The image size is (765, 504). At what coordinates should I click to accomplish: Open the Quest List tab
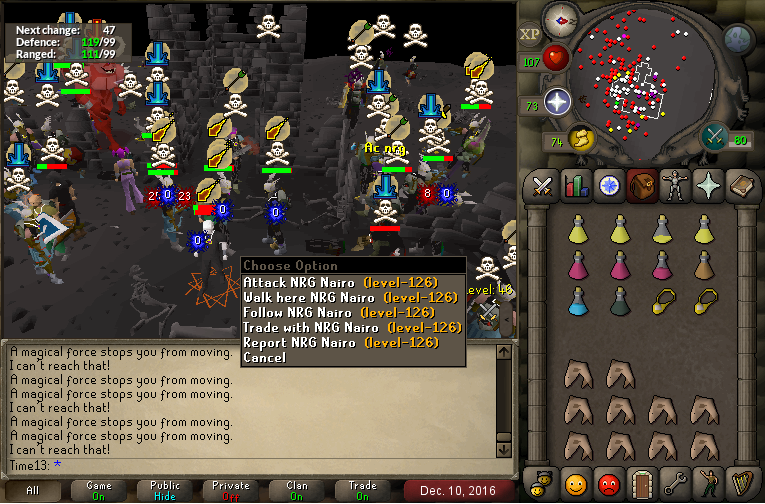[608, 186]
